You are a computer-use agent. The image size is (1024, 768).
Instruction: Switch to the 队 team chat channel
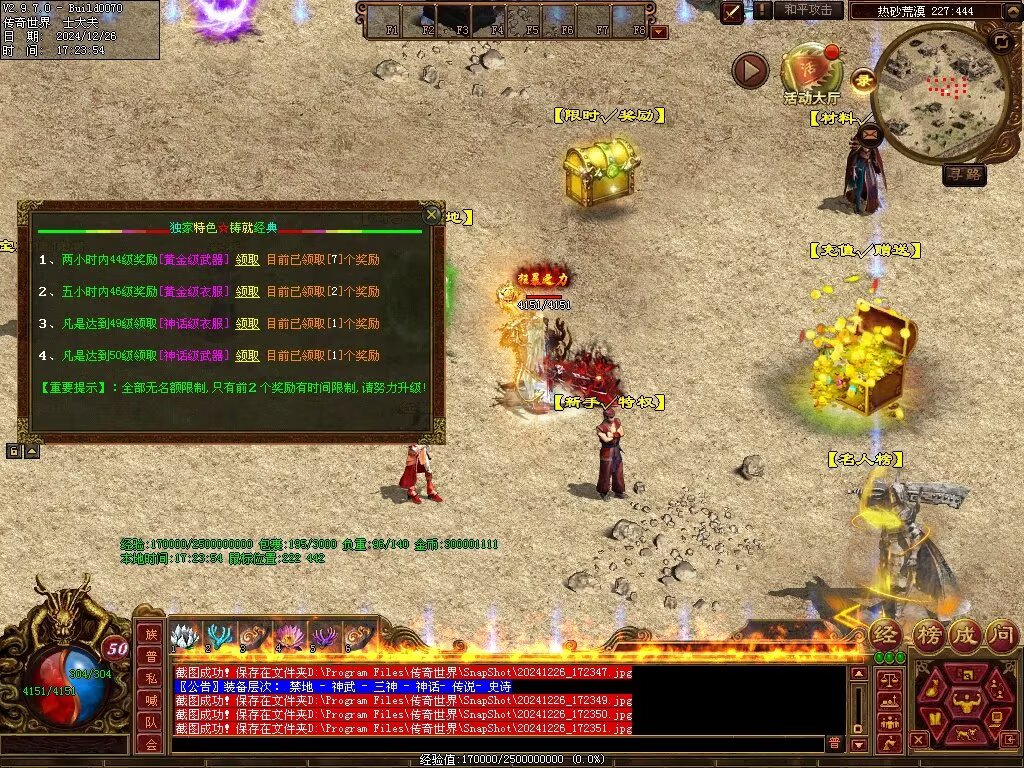pos(150,721)
